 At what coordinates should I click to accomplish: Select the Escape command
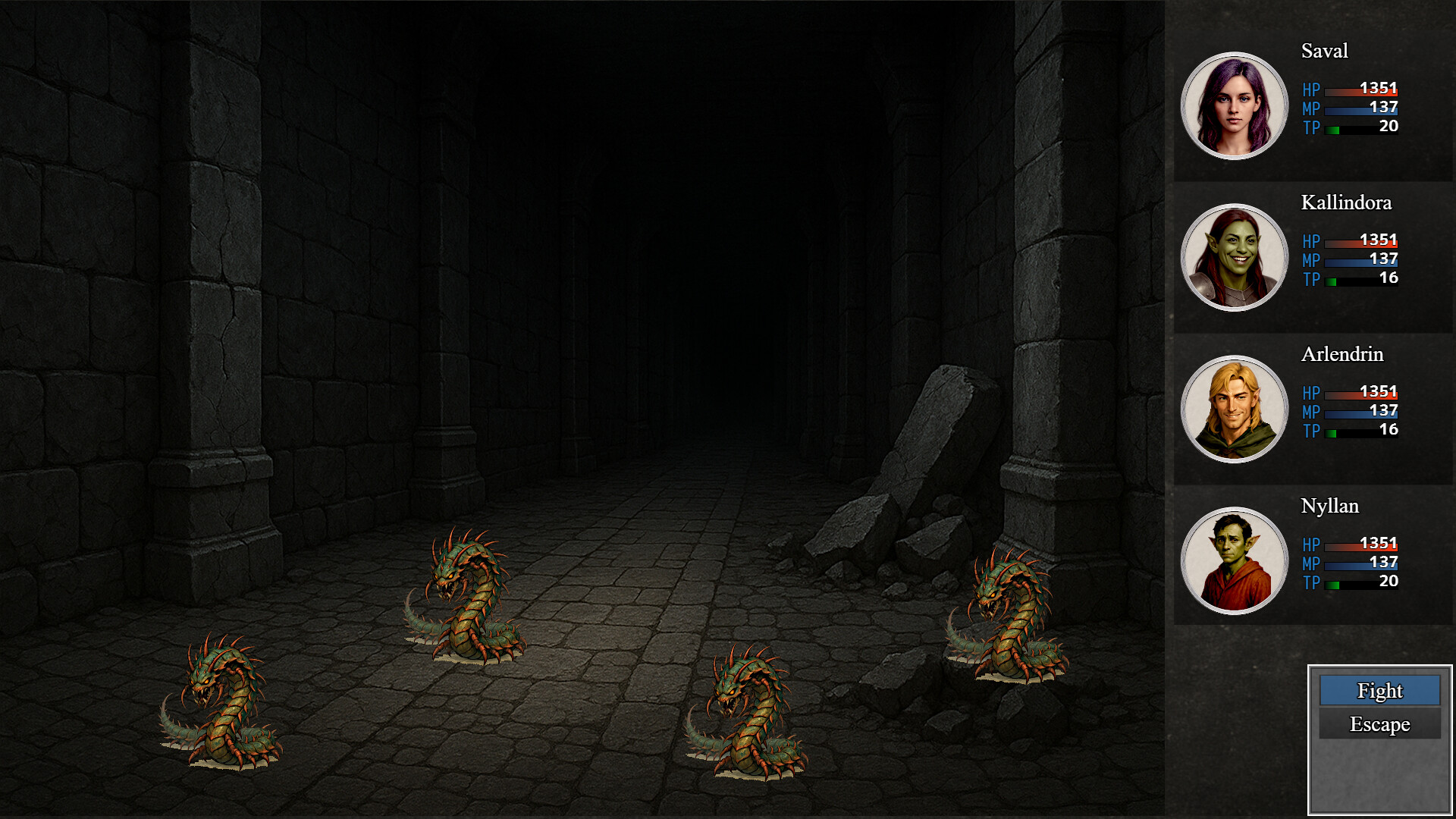pyautogui.click(x=1379, y=724)
